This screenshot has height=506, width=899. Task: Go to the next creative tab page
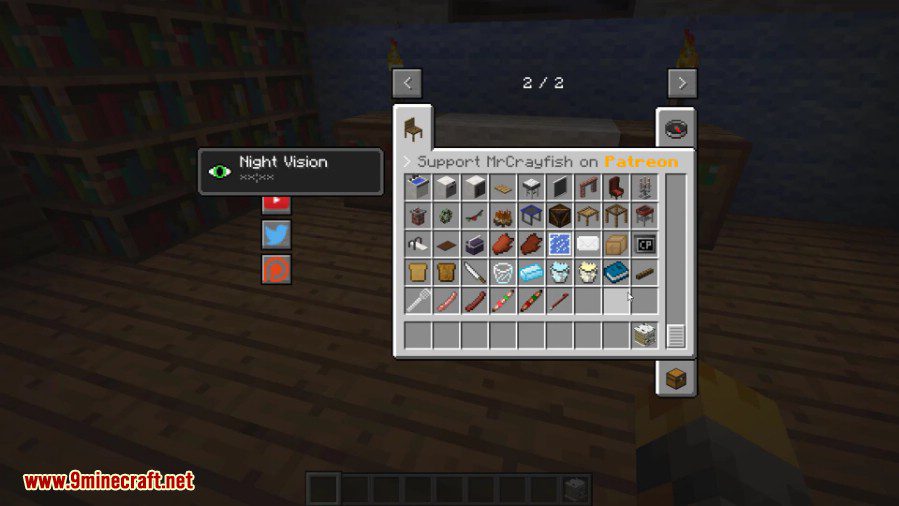[x=682, y=83]
